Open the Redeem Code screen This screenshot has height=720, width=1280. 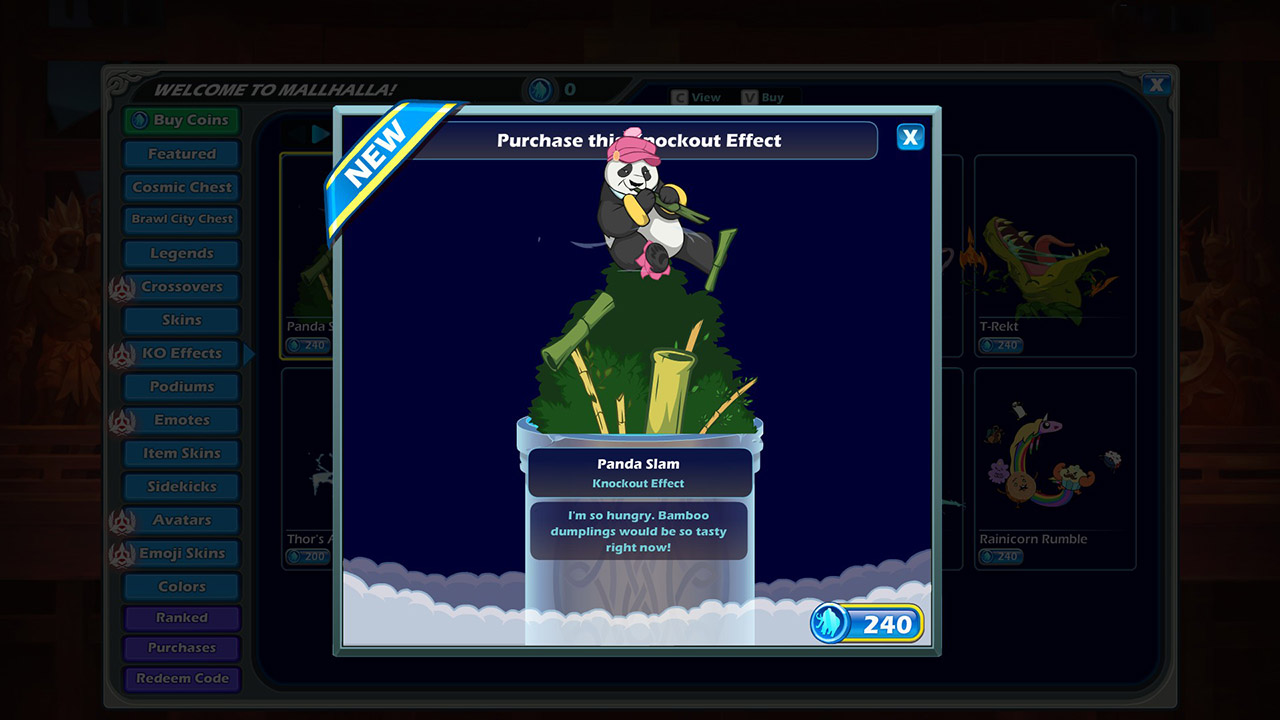point(181,679)
